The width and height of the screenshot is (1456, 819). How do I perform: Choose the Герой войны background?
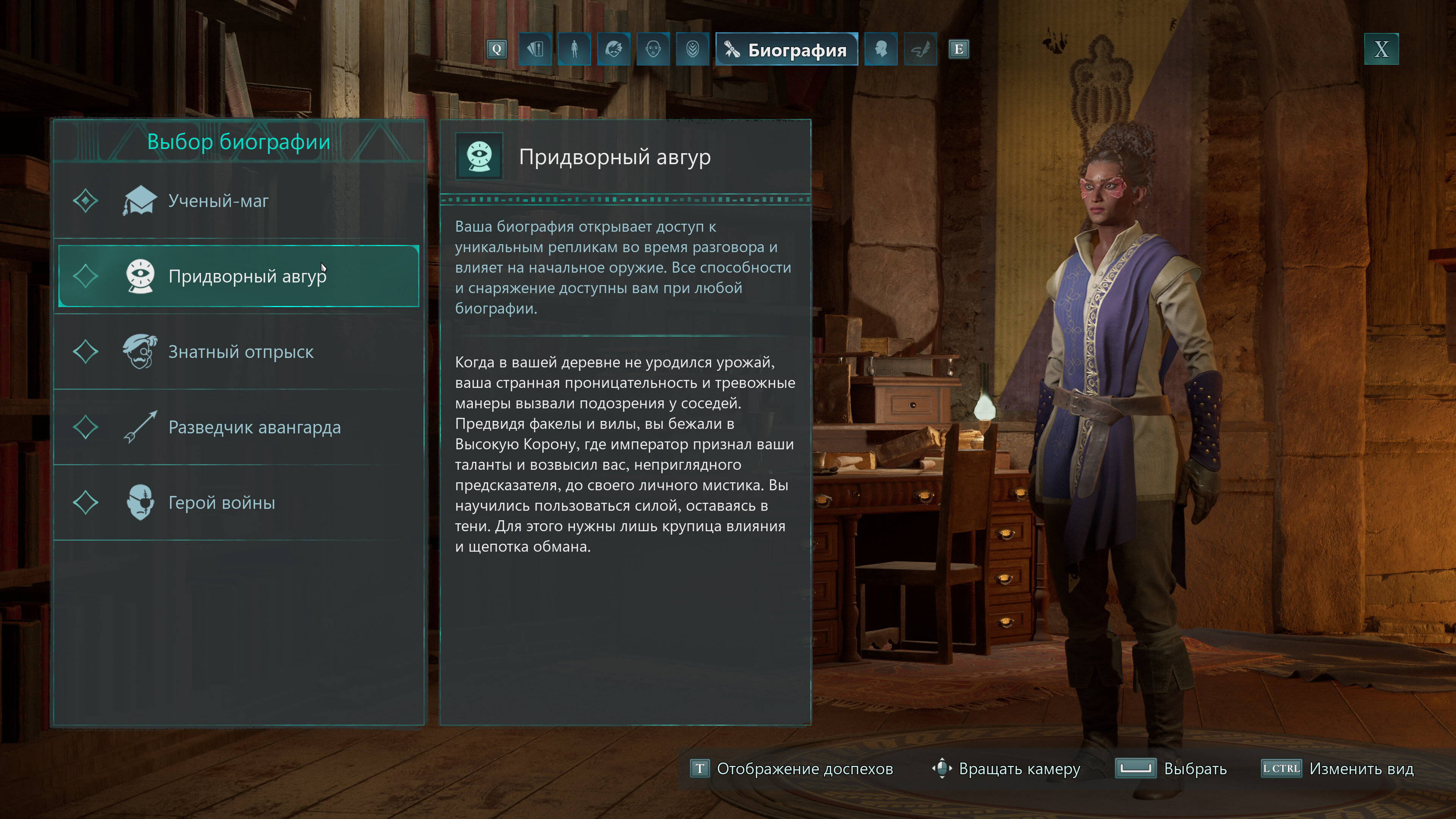237,502
